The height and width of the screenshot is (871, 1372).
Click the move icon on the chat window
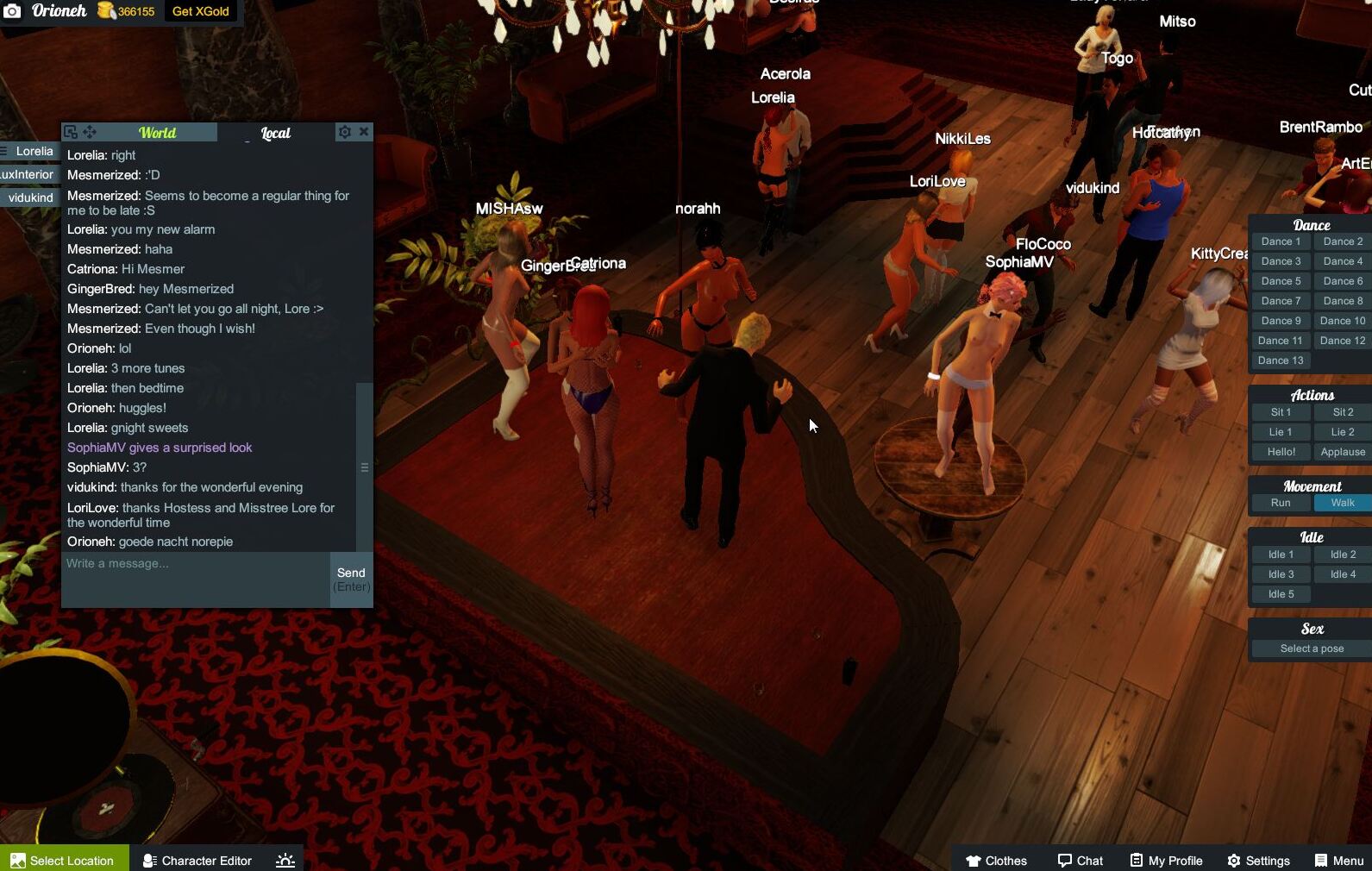coord(90,131)
